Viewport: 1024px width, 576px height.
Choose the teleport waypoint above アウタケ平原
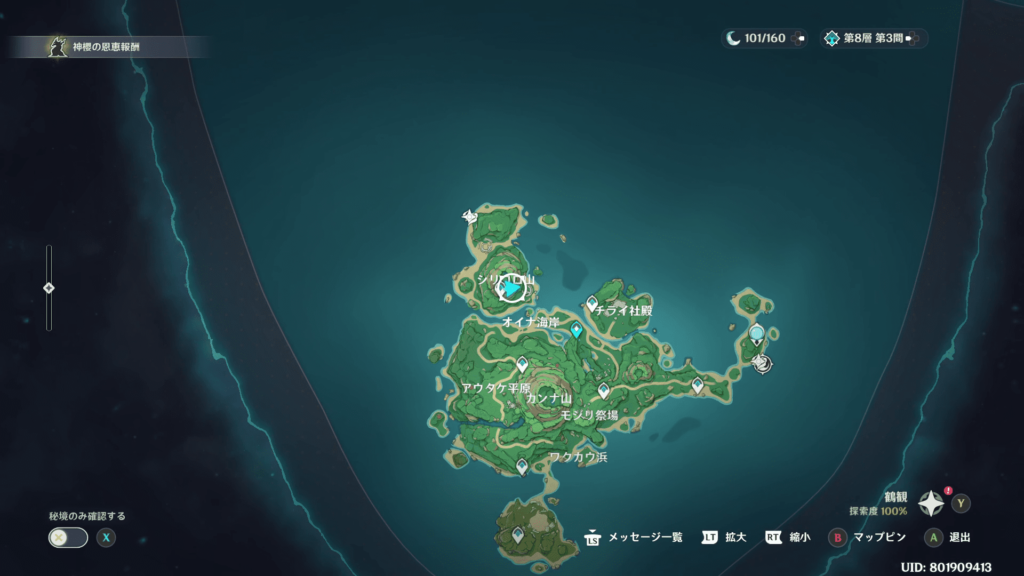tap(521, 364)
